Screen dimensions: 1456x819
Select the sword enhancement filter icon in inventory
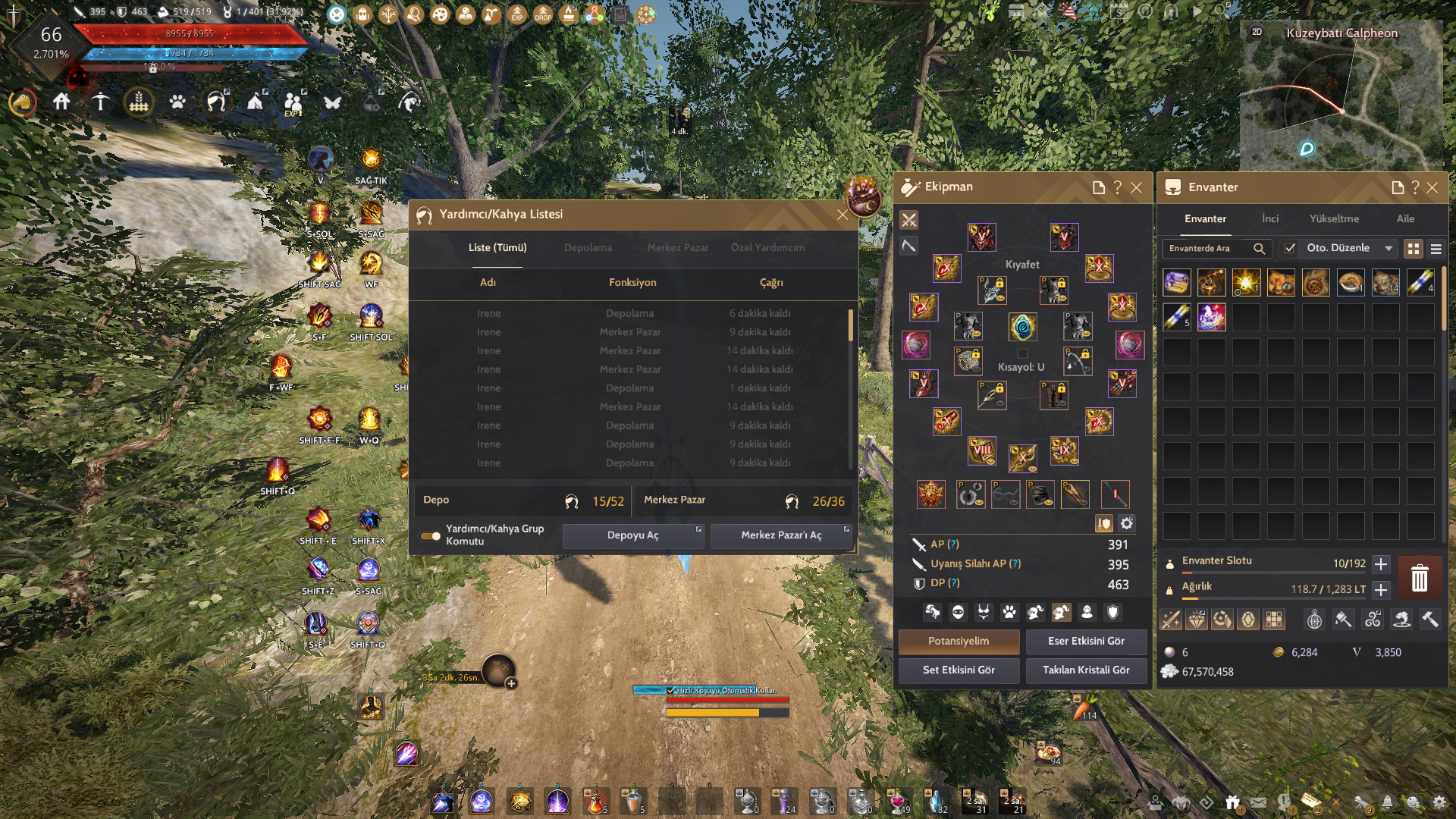tap(1170, 618)
